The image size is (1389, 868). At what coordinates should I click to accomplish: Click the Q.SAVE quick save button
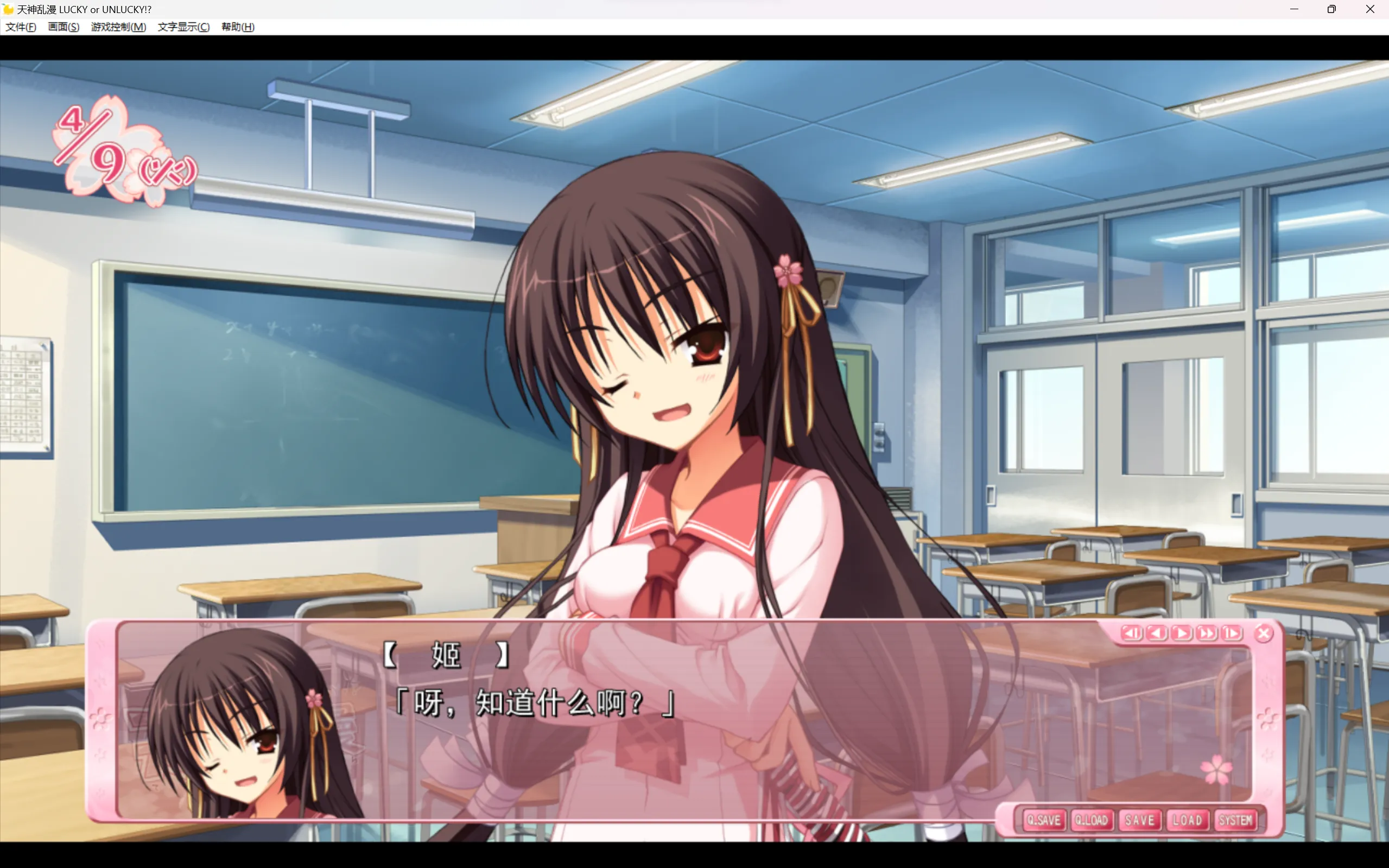tap(1043, 820)
